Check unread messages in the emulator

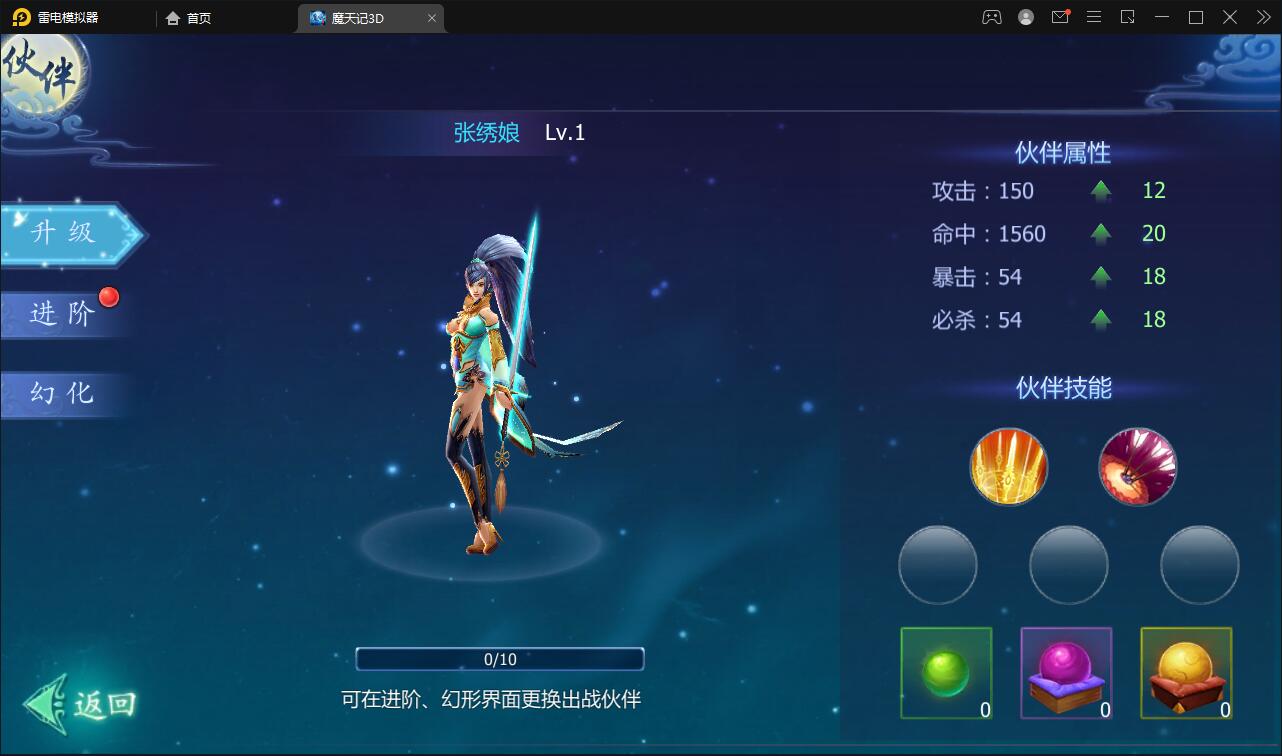[1060, 17]
